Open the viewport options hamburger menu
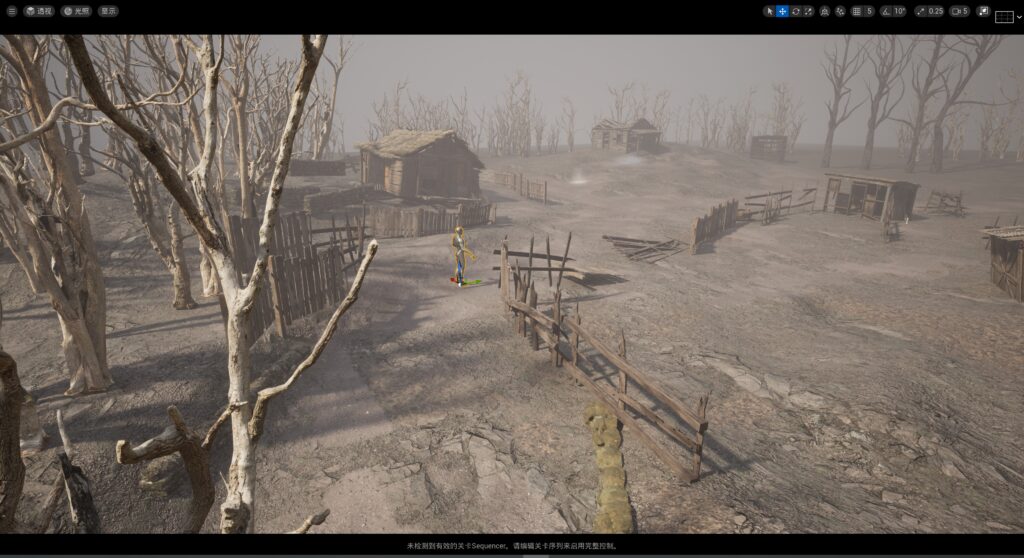Image resolution: width=1024 pixels, height=558 pixels. point(11,11)
